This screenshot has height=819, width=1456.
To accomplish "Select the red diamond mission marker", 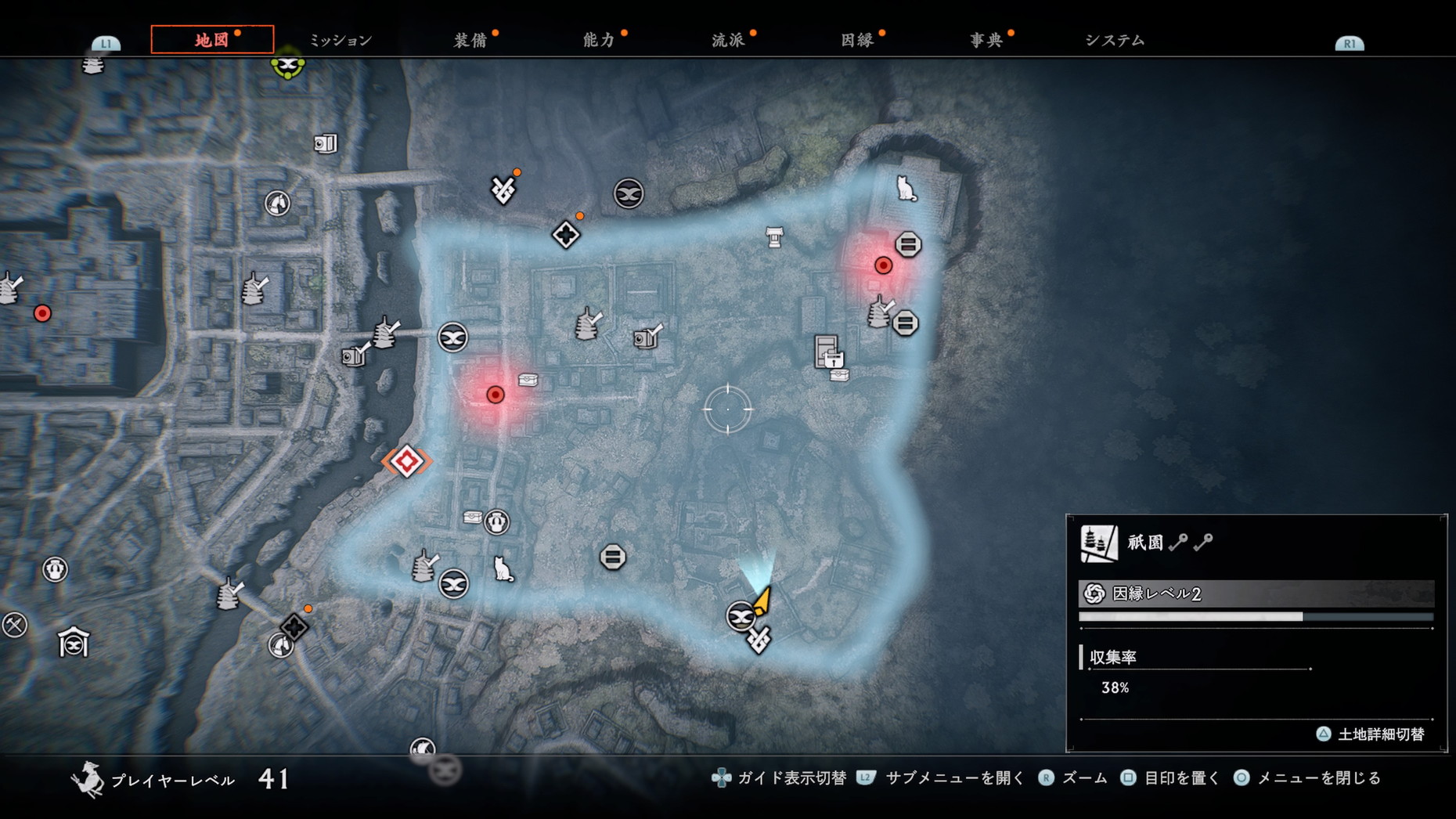I will coord(407,461).
